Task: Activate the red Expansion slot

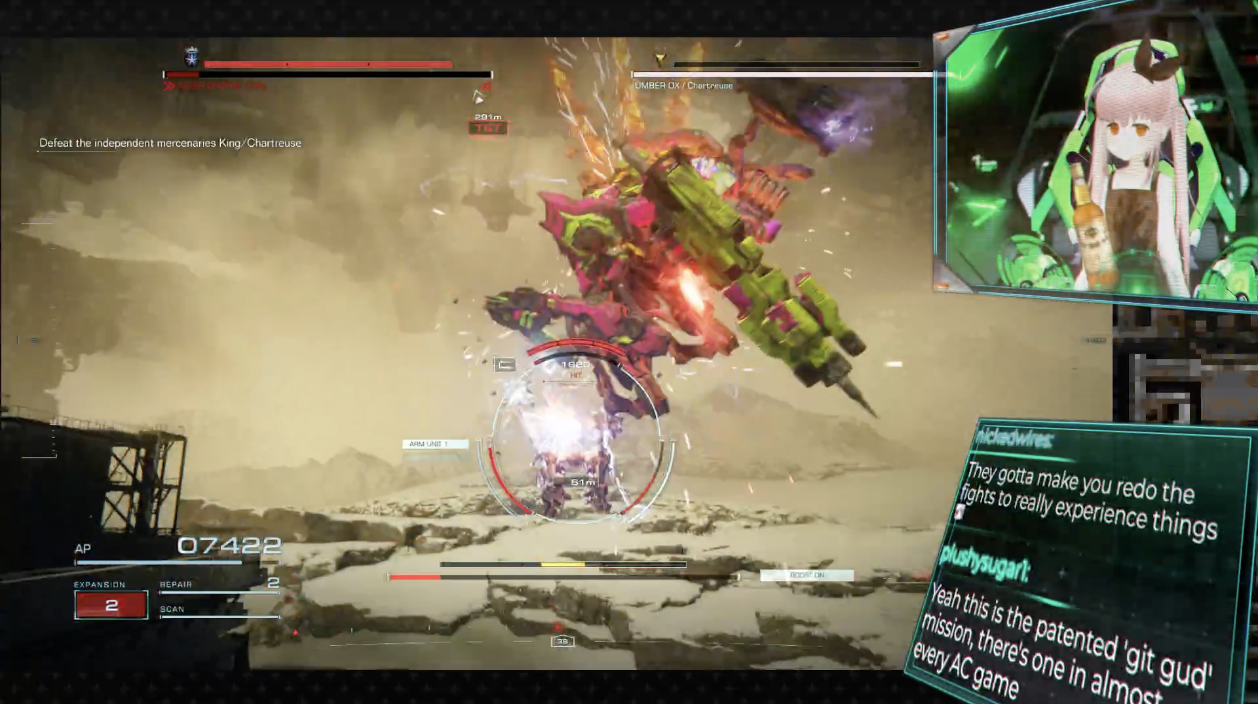Action: [x=111, y=605]
